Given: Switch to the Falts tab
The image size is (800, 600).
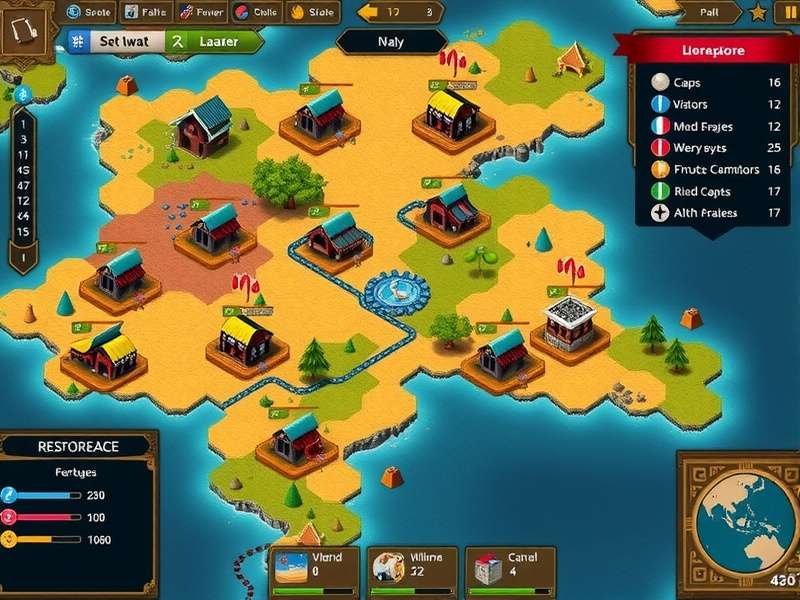Looking at the screenshot, I should click(146, 13).
